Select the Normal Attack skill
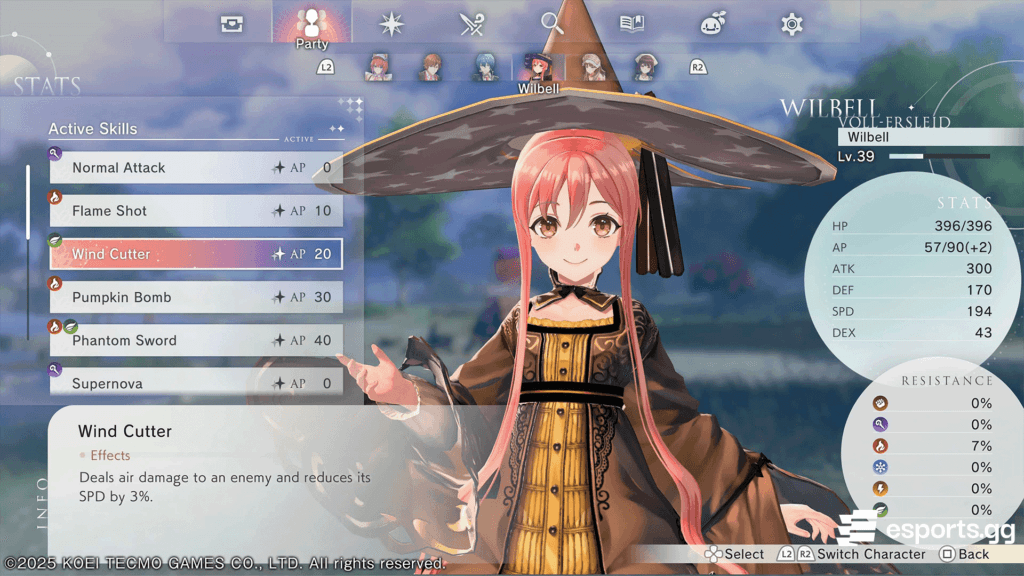The image size is (1024, 576). coord(196,168)
